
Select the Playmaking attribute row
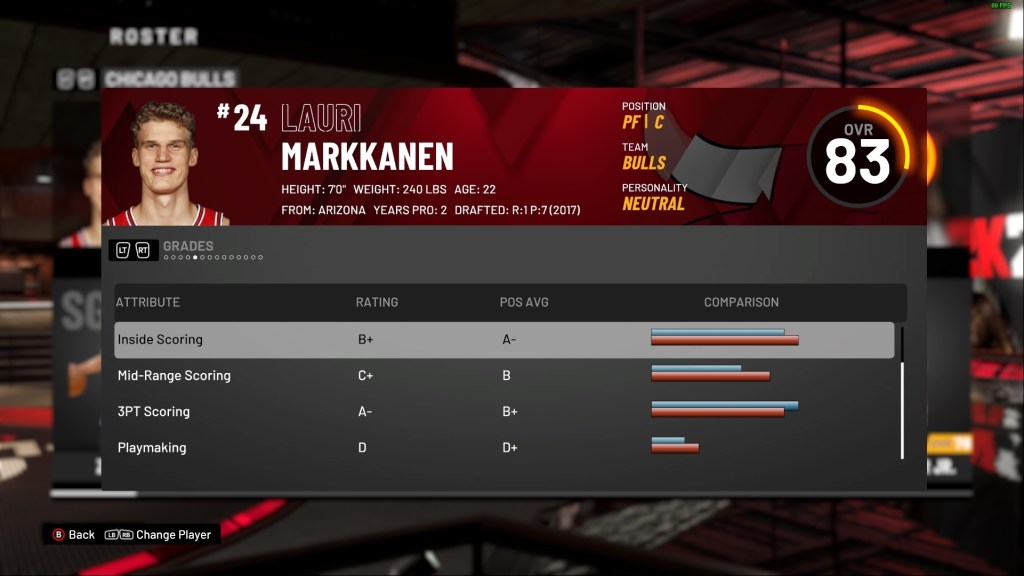click(503, 448)
